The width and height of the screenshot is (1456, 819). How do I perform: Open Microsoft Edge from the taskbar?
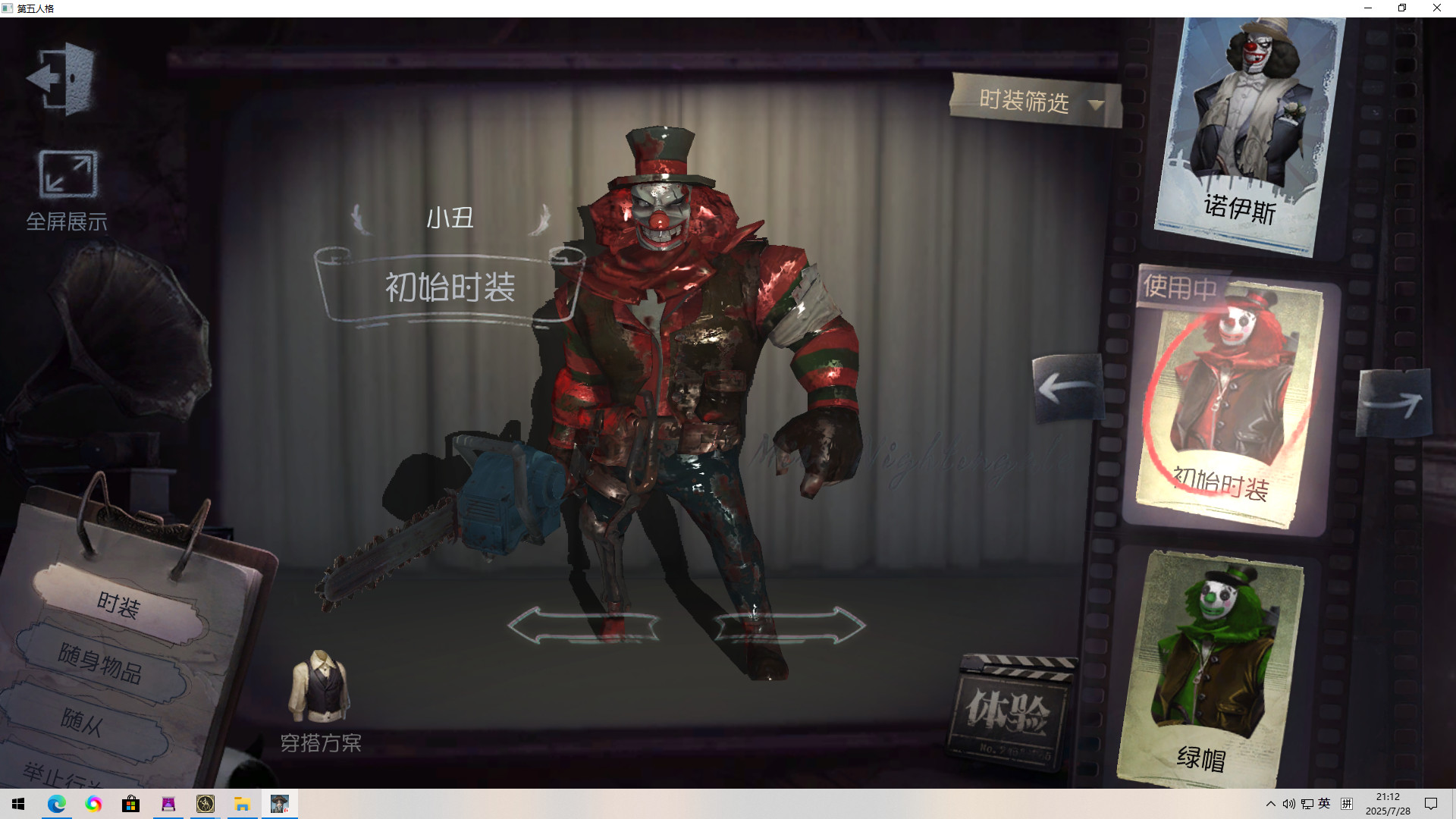pos(55,803)
